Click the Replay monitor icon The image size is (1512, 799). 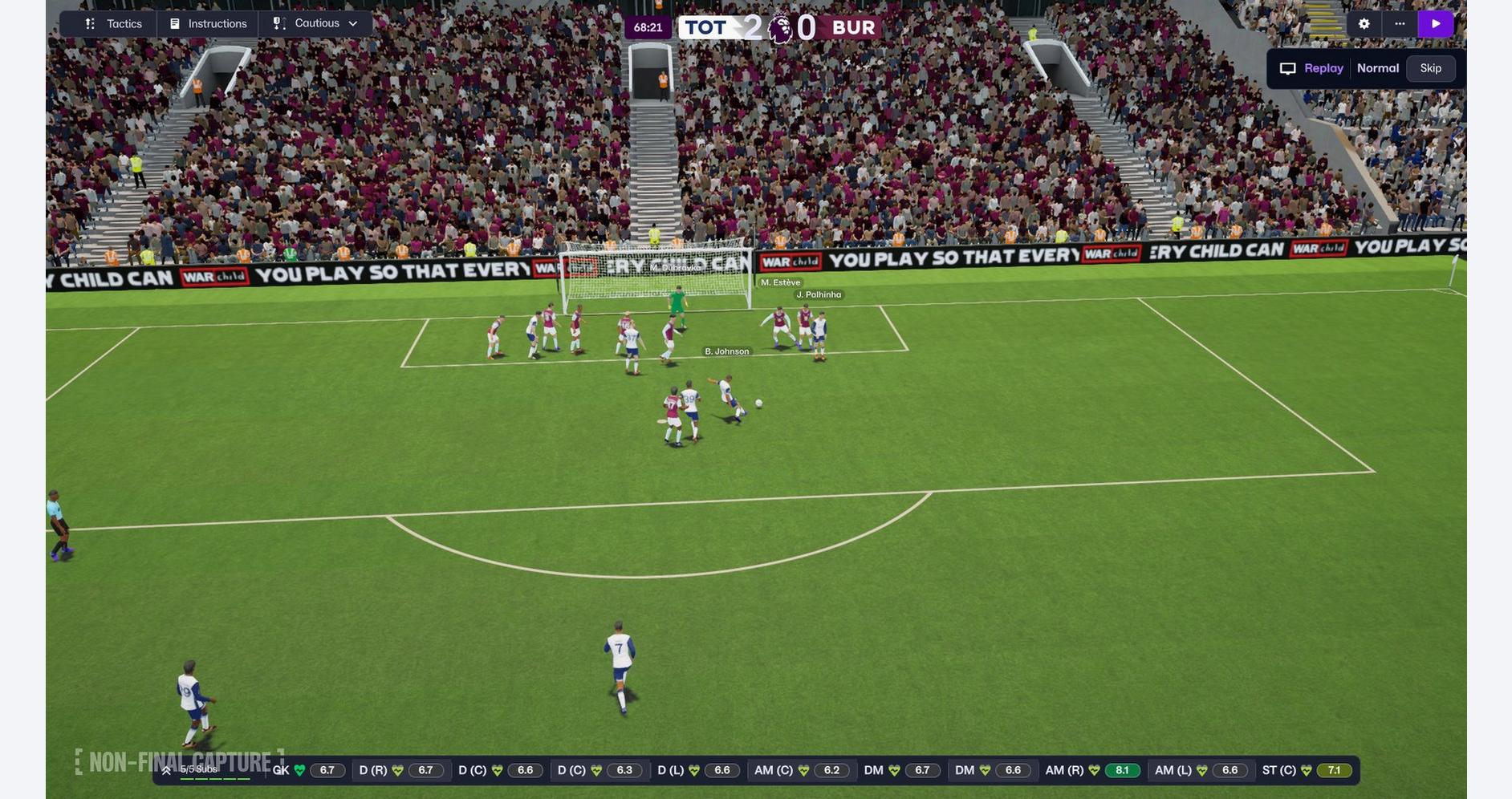point(1288,67)
